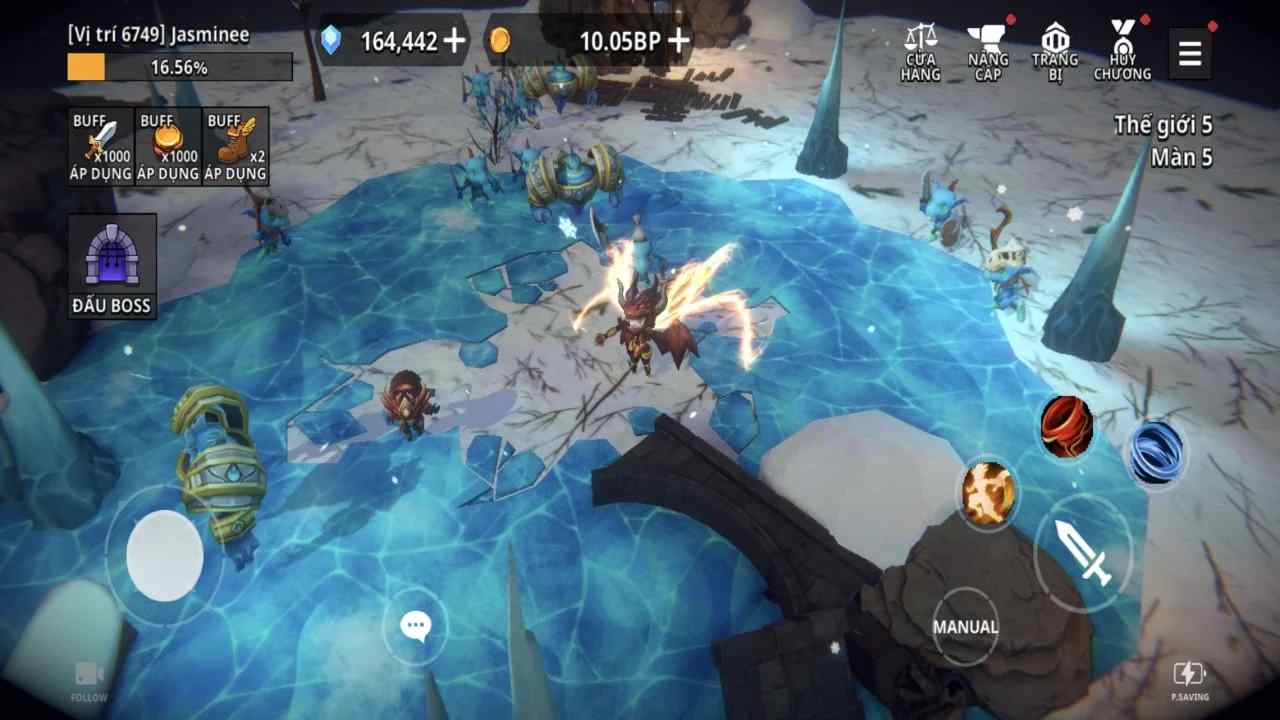Click the 16.56% progress bar

(x=178, y=65)
